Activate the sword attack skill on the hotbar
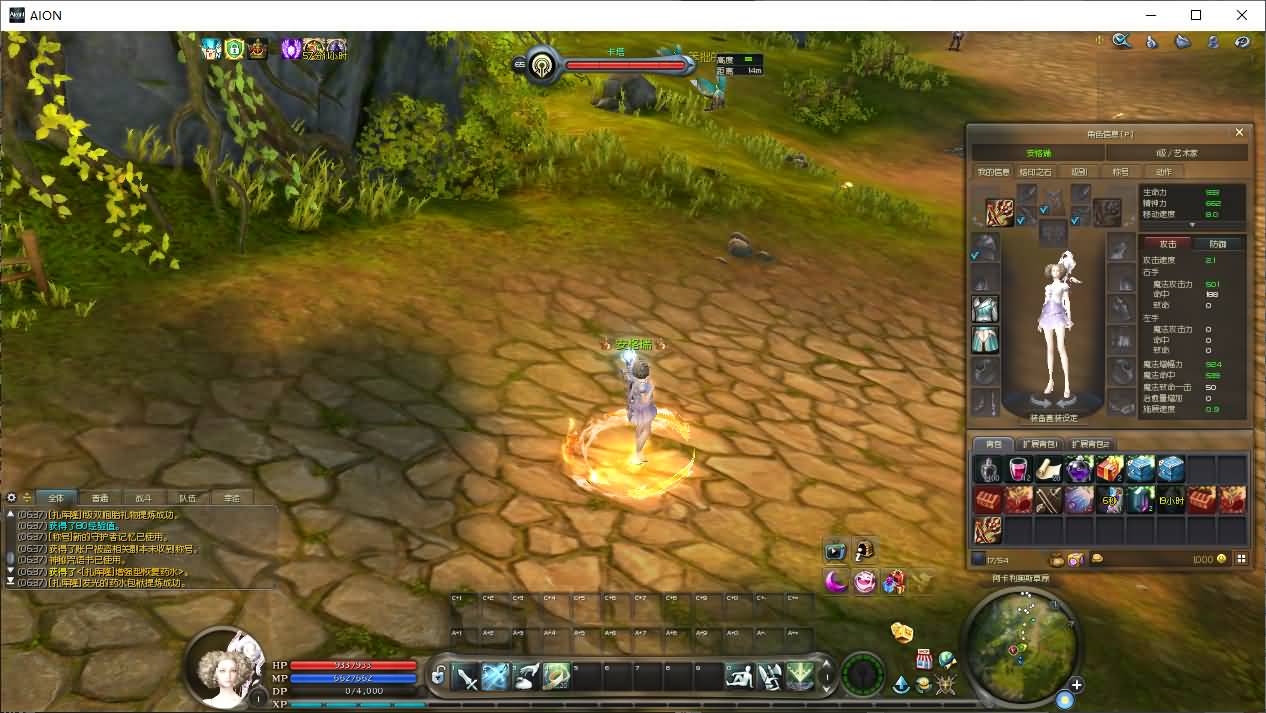Image resolution: width=1266 pixels, height=713 pixels. click(467, 677)
